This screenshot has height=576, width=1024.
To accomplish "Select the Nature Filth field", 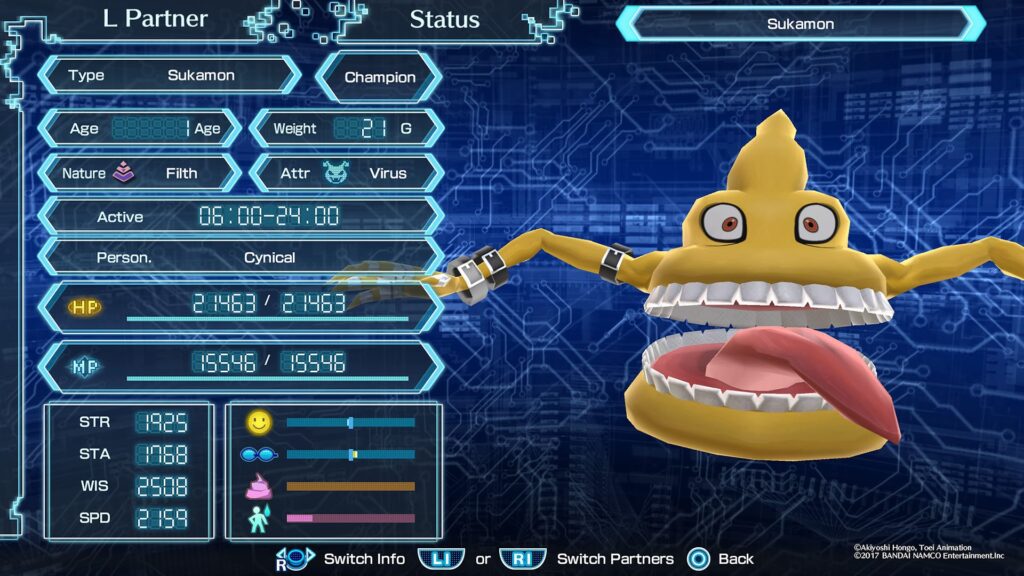I will (x=139, y=173).
